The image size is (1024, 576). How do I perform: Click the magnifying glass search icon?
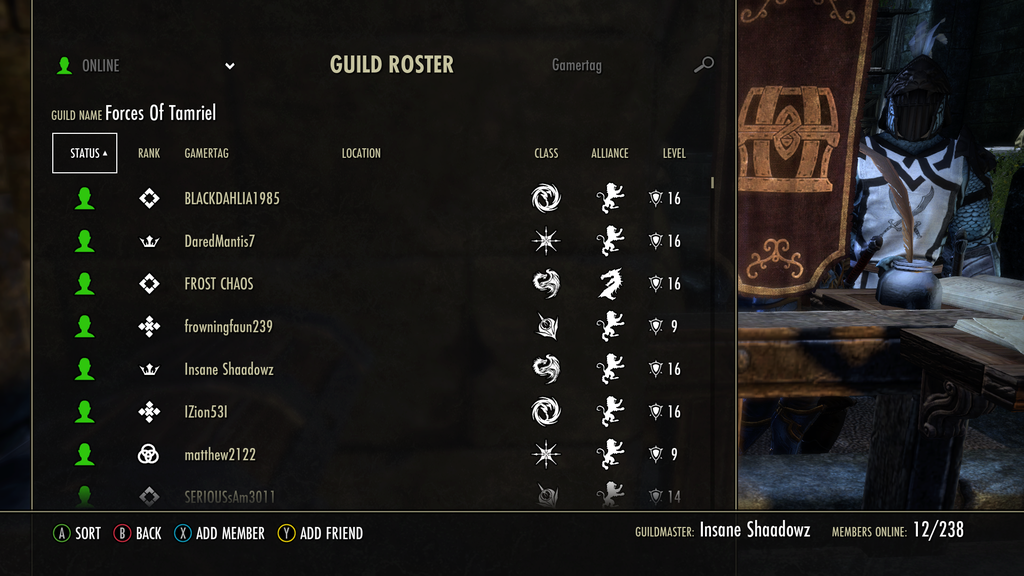pos(704,65)
